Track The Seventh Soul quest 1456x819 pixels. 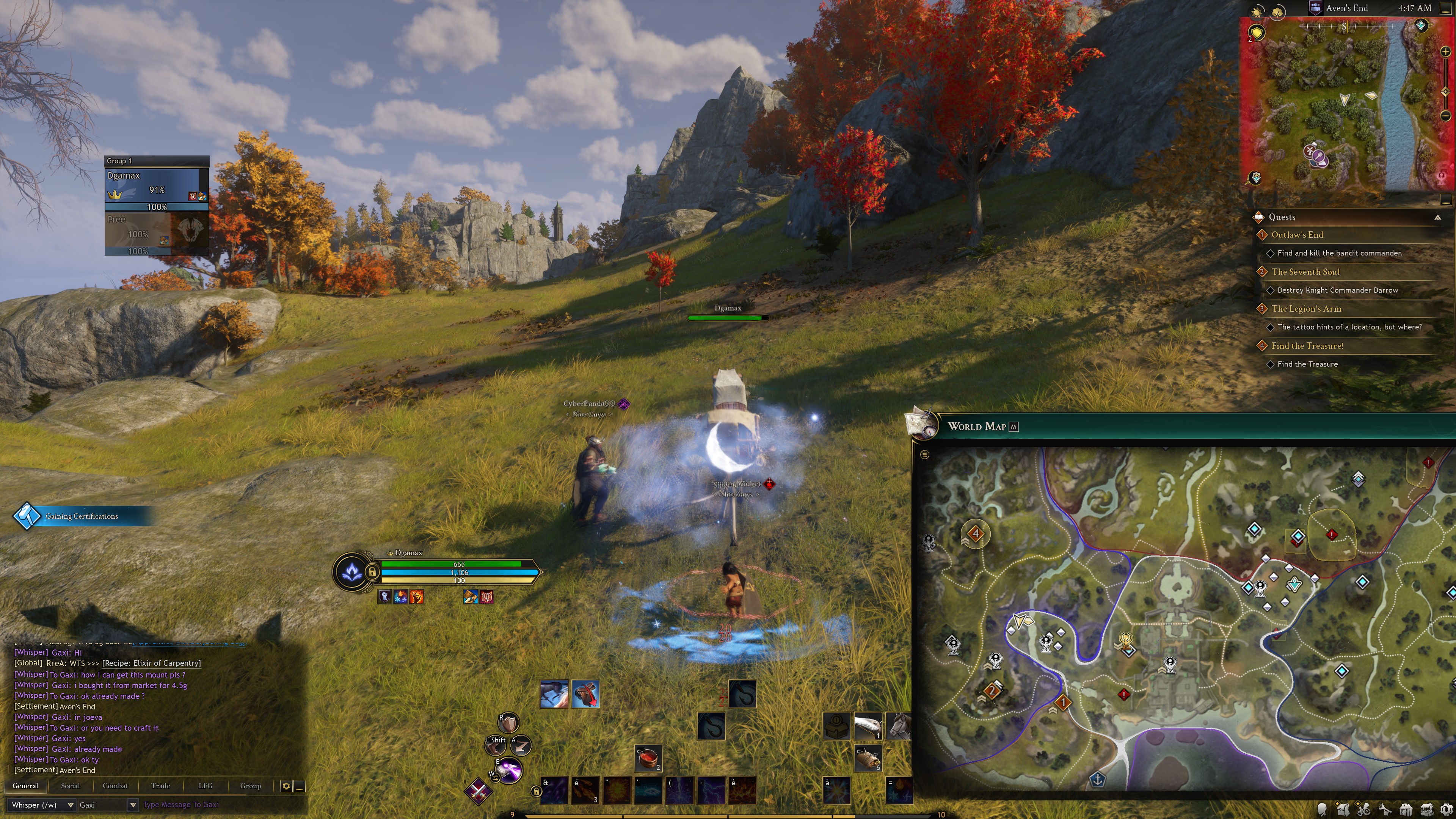(x=1305, y=272)
